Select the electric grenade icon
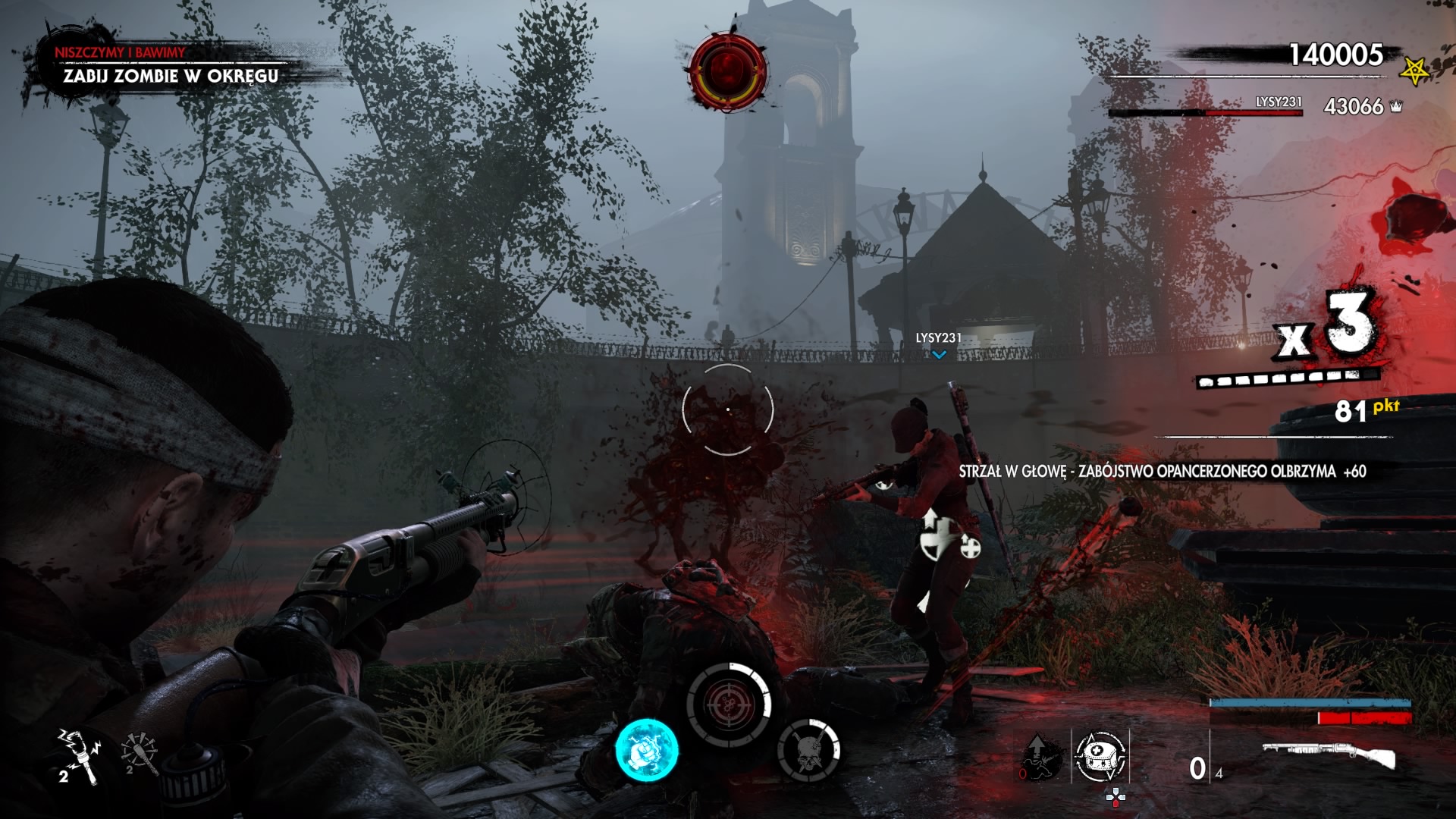Image resolution: width=1456 pixels, height=819 pixels. (x=78, y=755)
